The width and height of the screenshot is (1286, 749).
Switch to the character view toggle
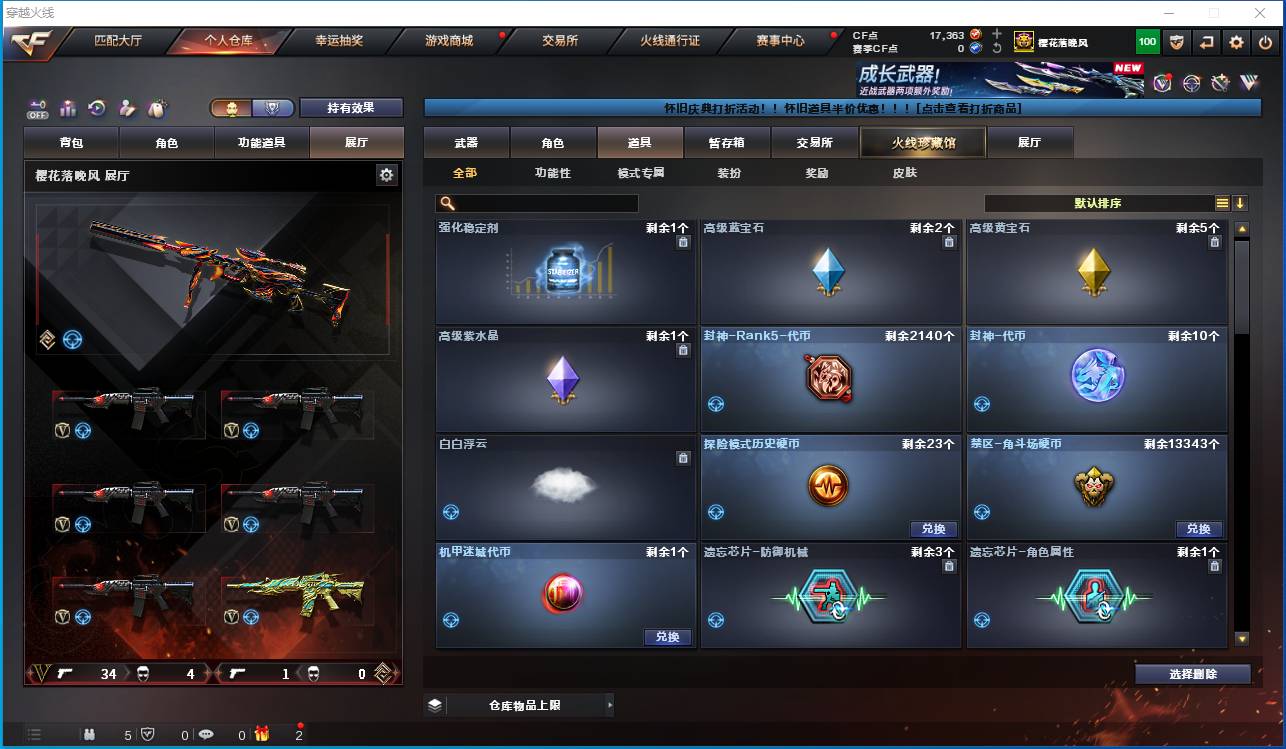pos(233,109)
